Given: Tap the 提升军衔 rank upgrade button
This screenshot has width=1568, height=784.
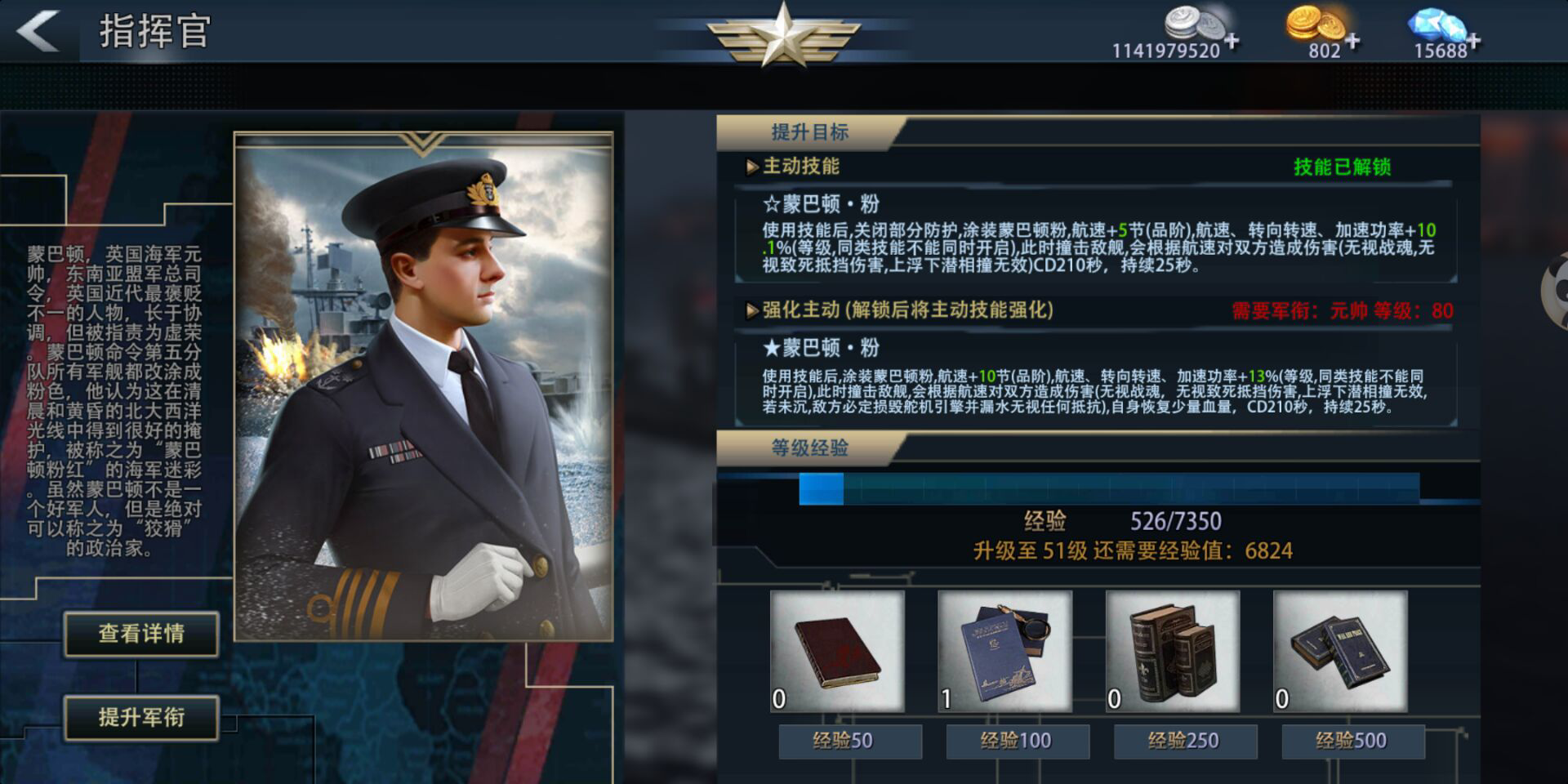Looking at the screenshot, I should 141,718.
